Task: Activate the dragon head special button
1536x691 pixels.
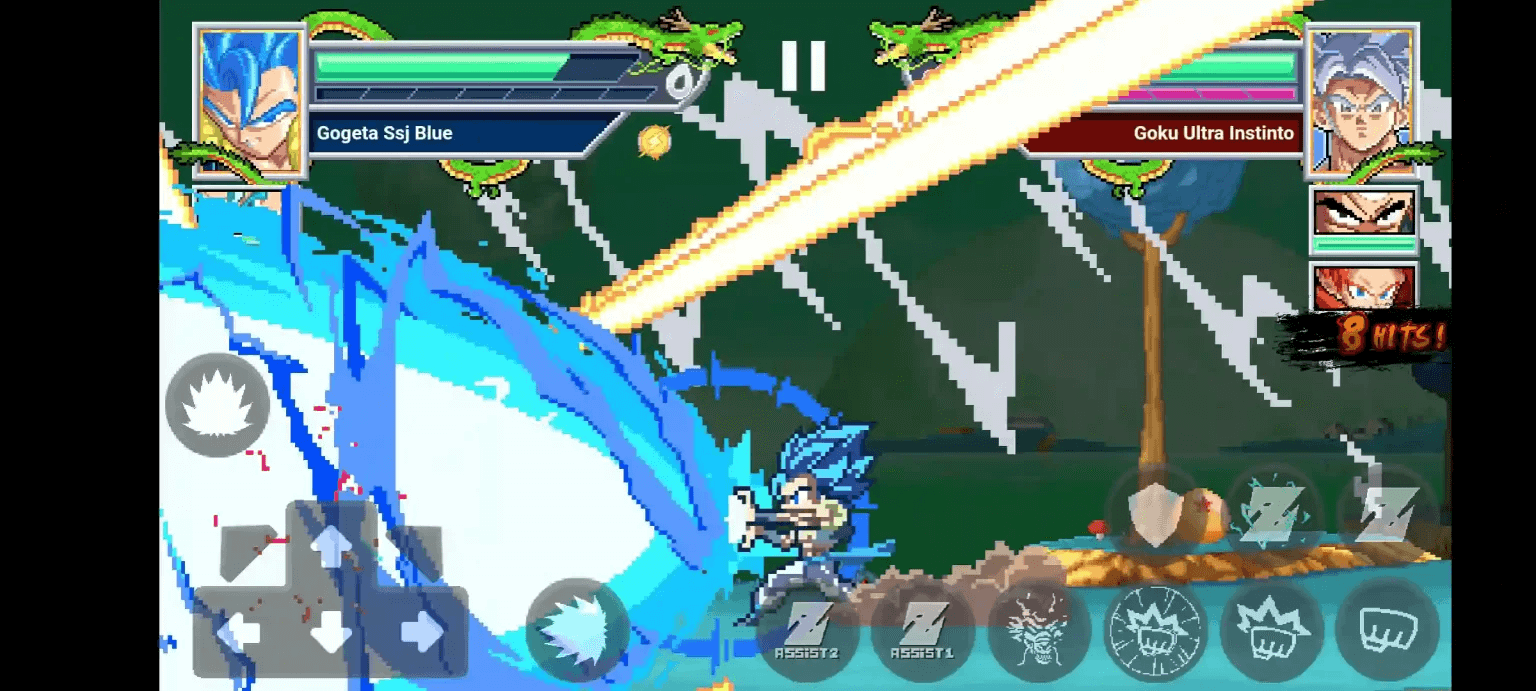Action: point(1037,631)
